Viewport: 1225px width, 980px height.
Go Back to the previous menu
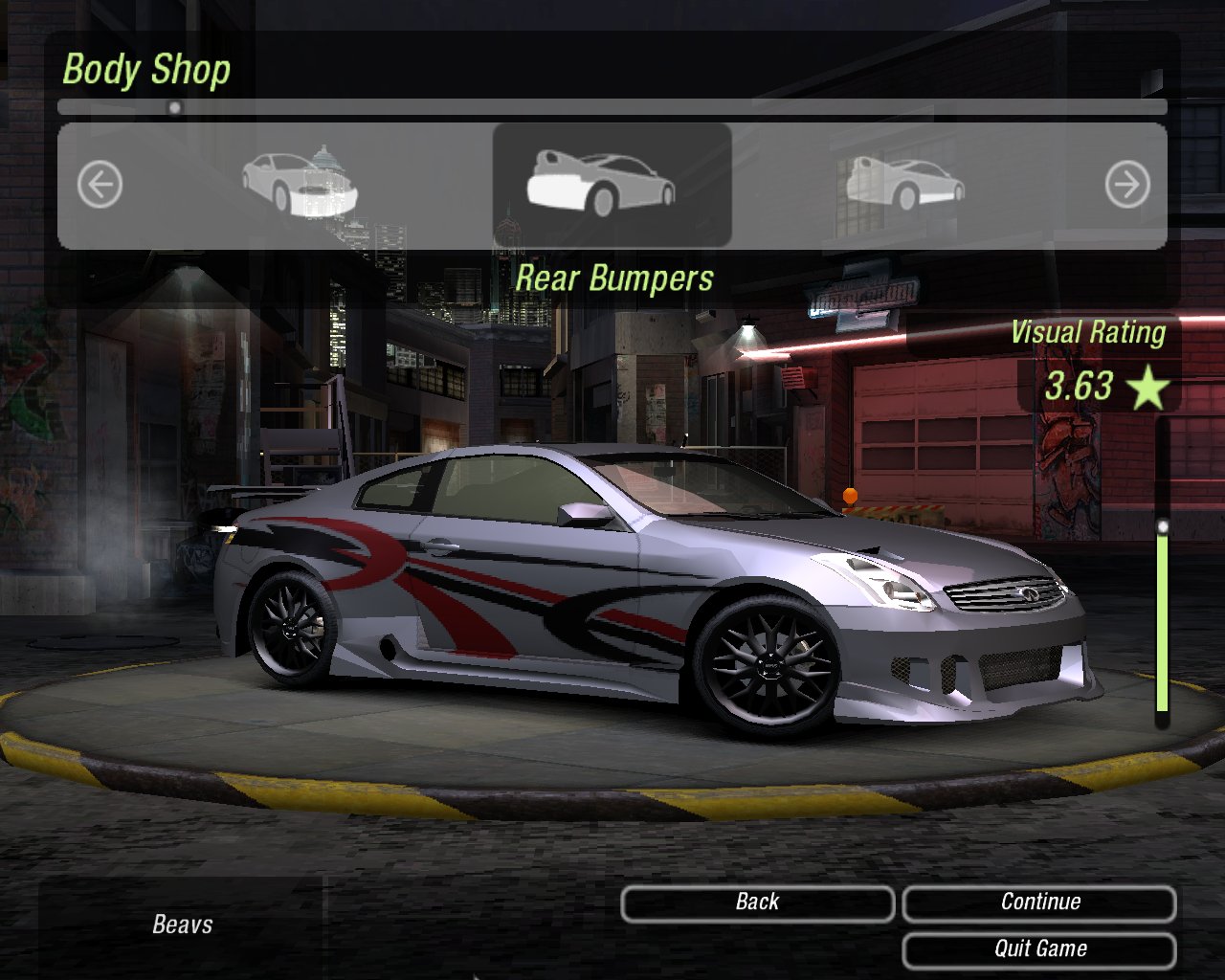(757, 902)
